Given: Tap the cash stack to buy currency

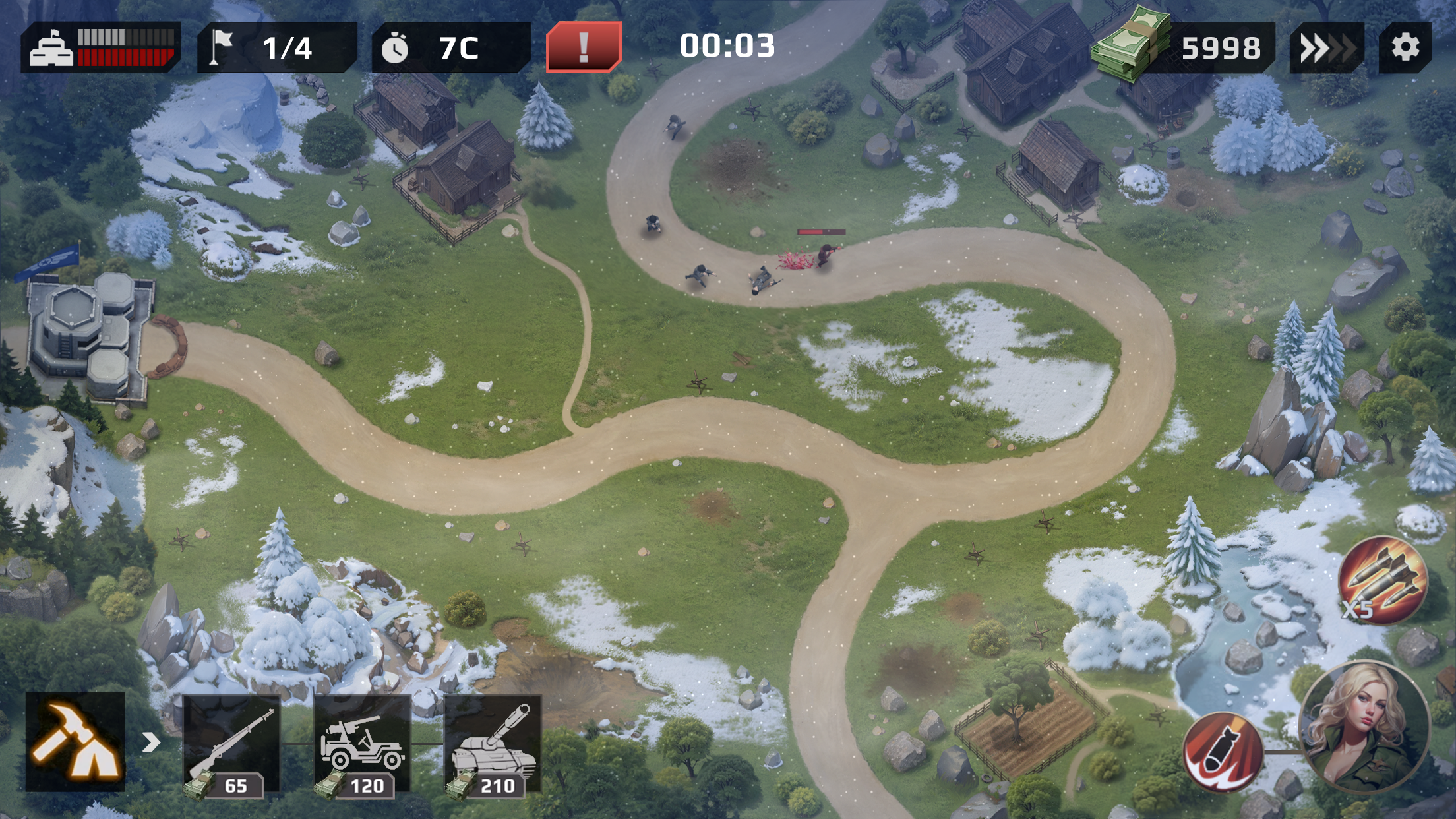Looking at the screenshot, I should 1131,45.
